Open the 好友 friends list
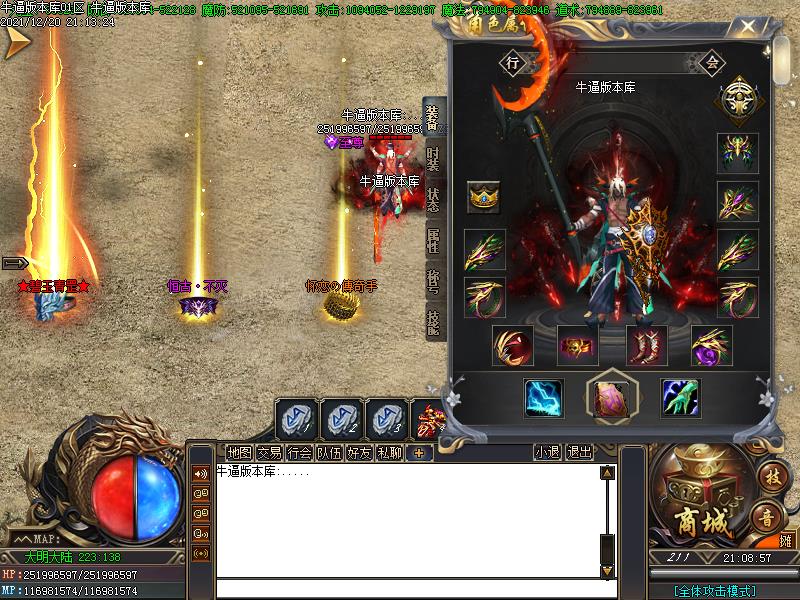This screenshot has width=800, height=600. point(359,453)
